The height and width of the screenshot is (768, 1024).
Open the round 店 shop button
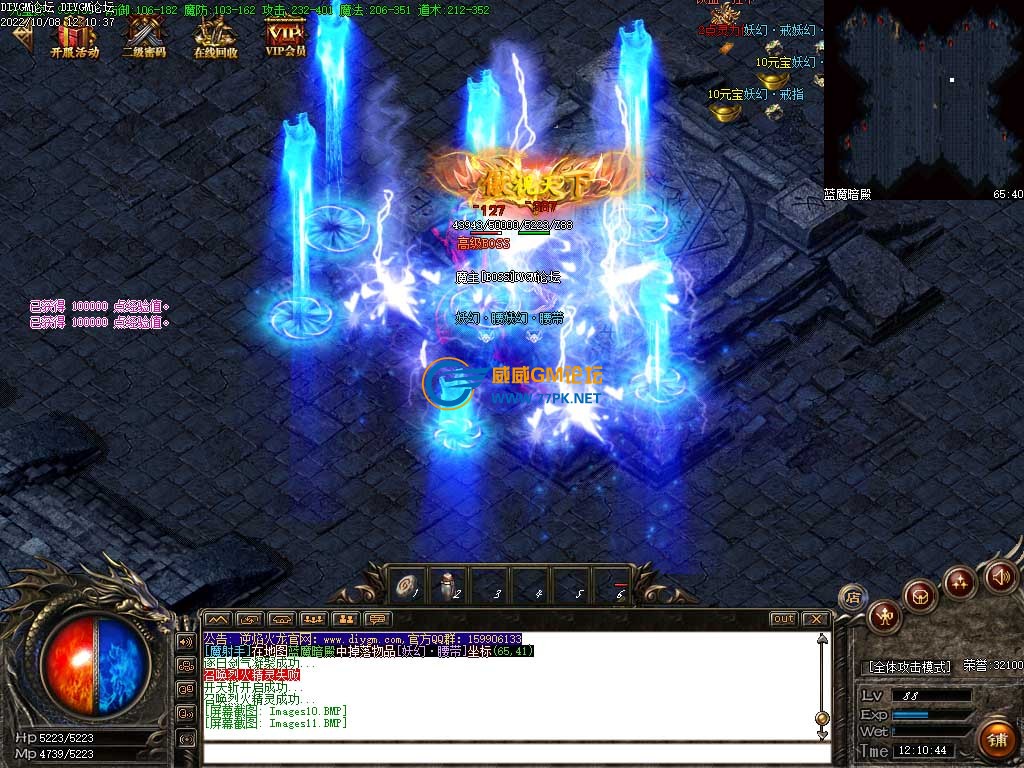point(852,597)
